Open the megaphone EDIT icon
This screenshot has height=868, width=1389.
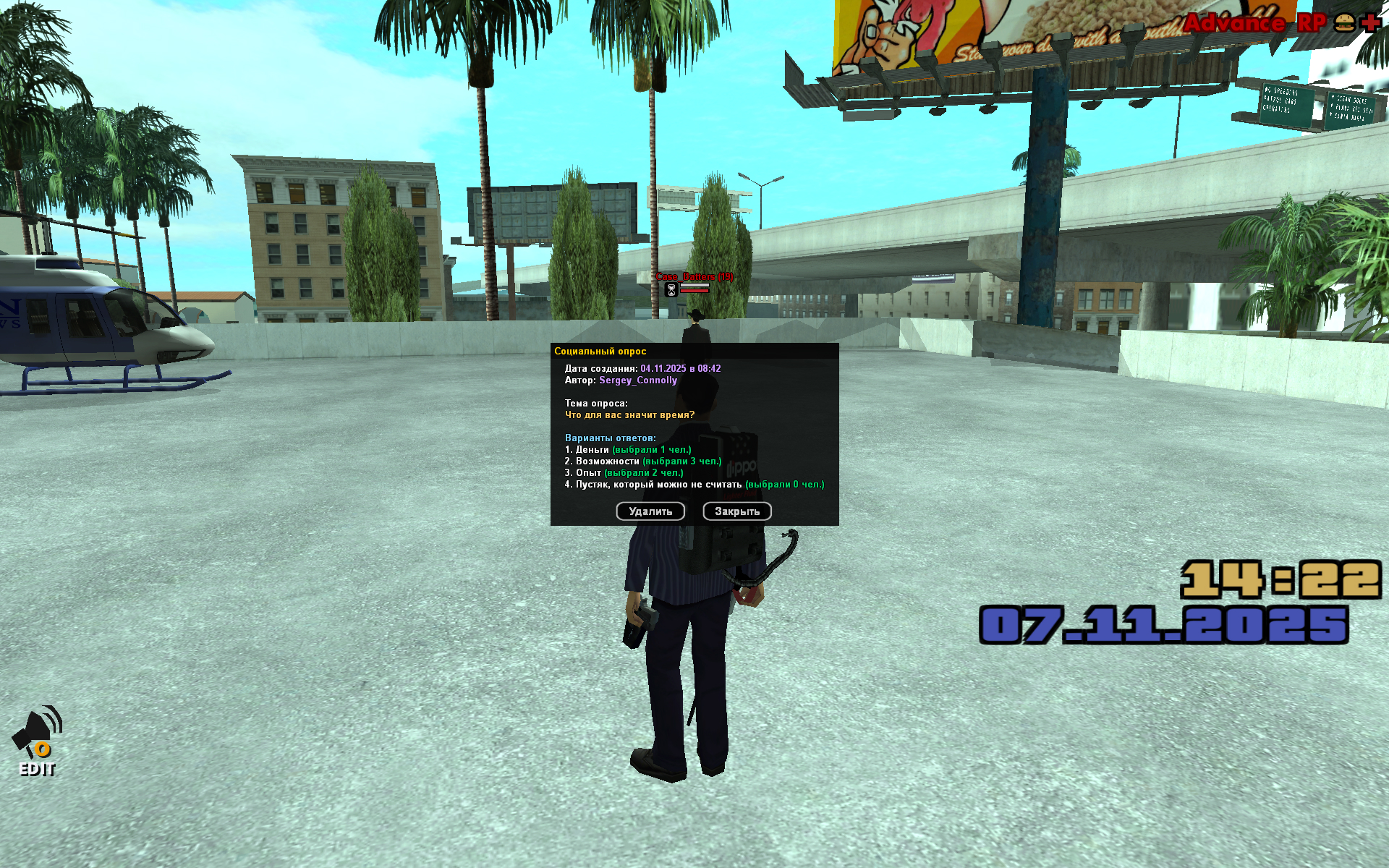[x=38, y=740]
